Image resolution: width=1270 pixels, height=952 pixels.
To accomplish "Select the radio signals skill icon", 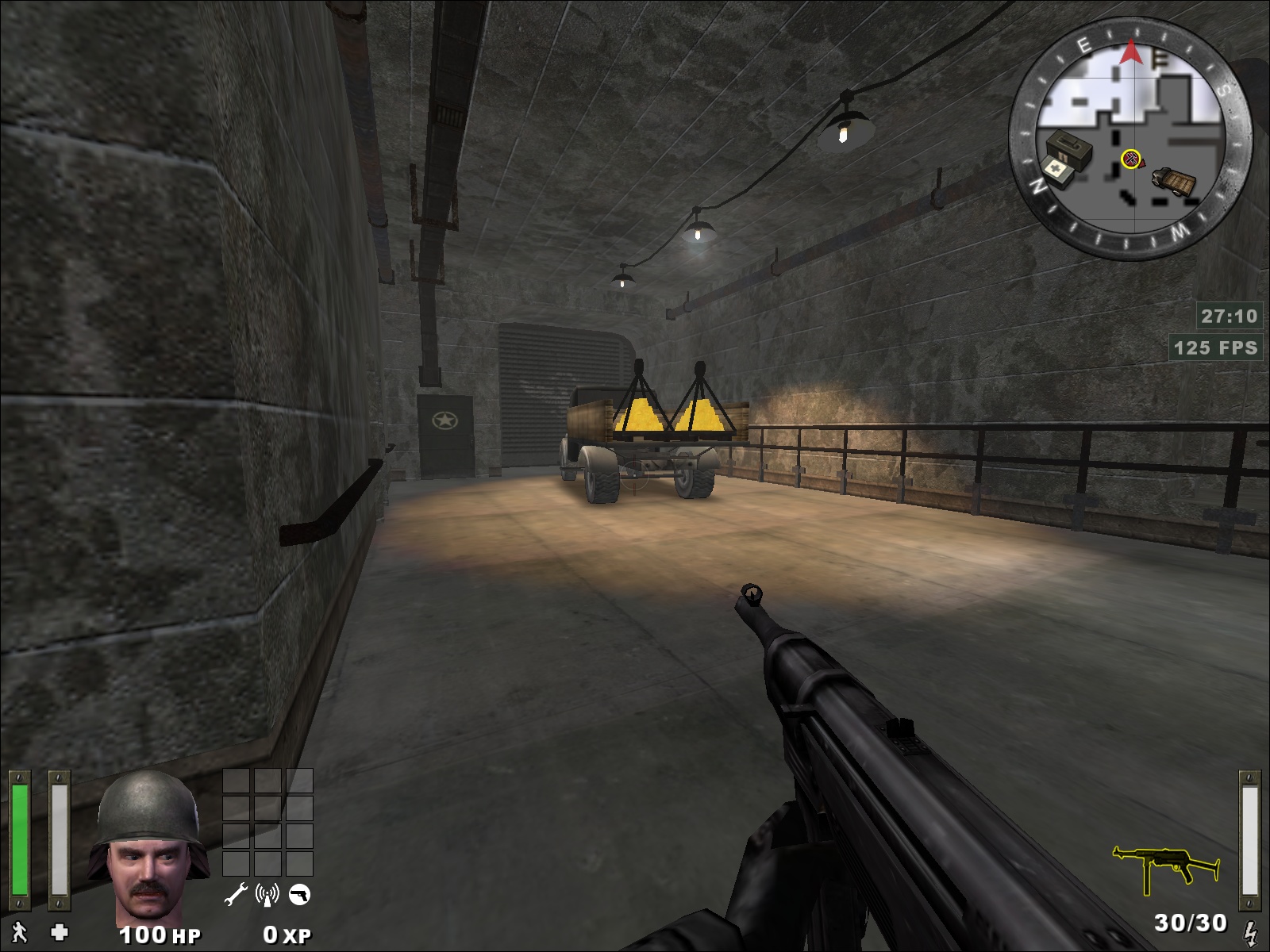I will coord(267,896).
